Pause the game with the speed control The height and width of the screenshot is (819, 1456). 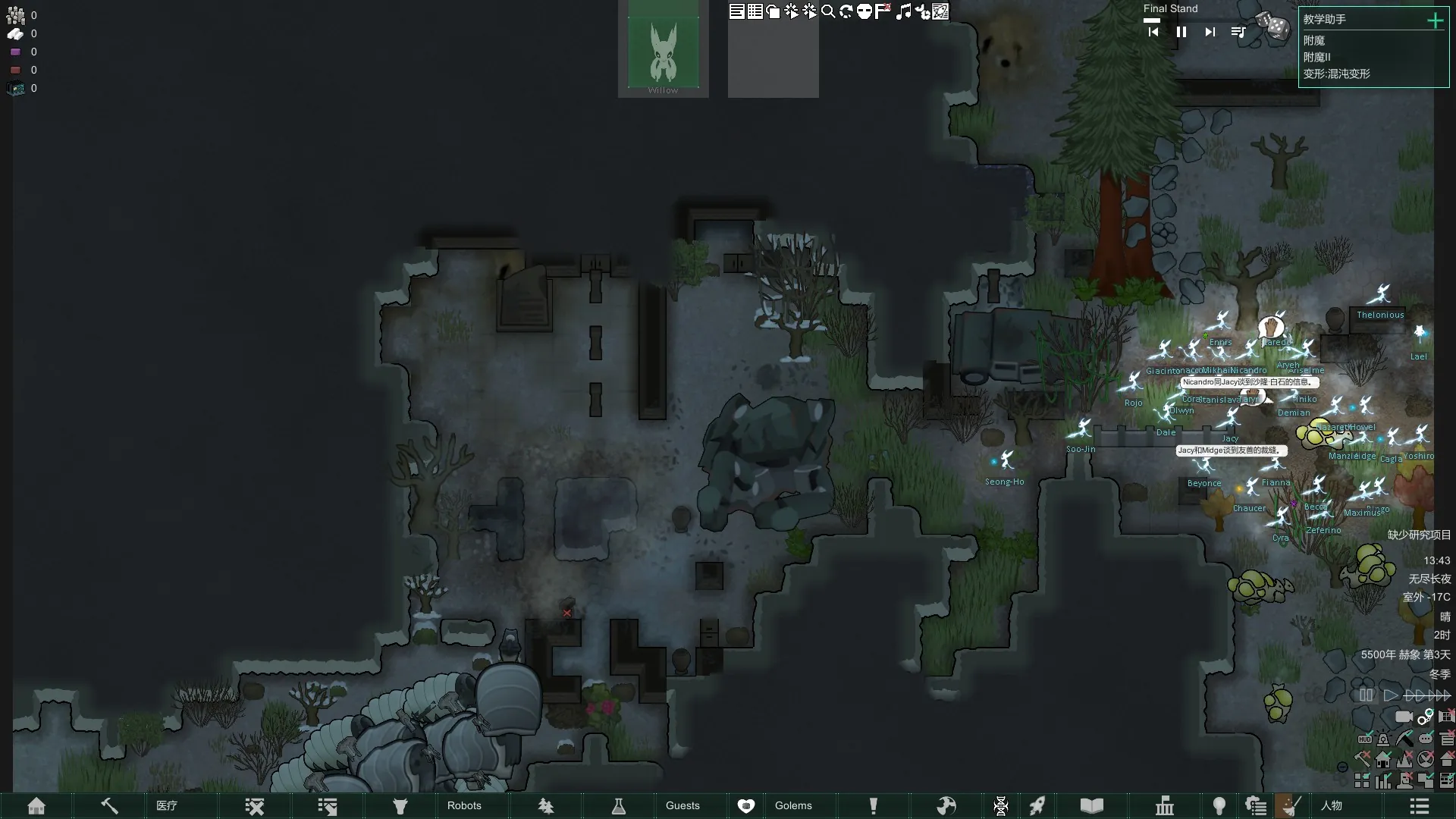coord(1367,695)
